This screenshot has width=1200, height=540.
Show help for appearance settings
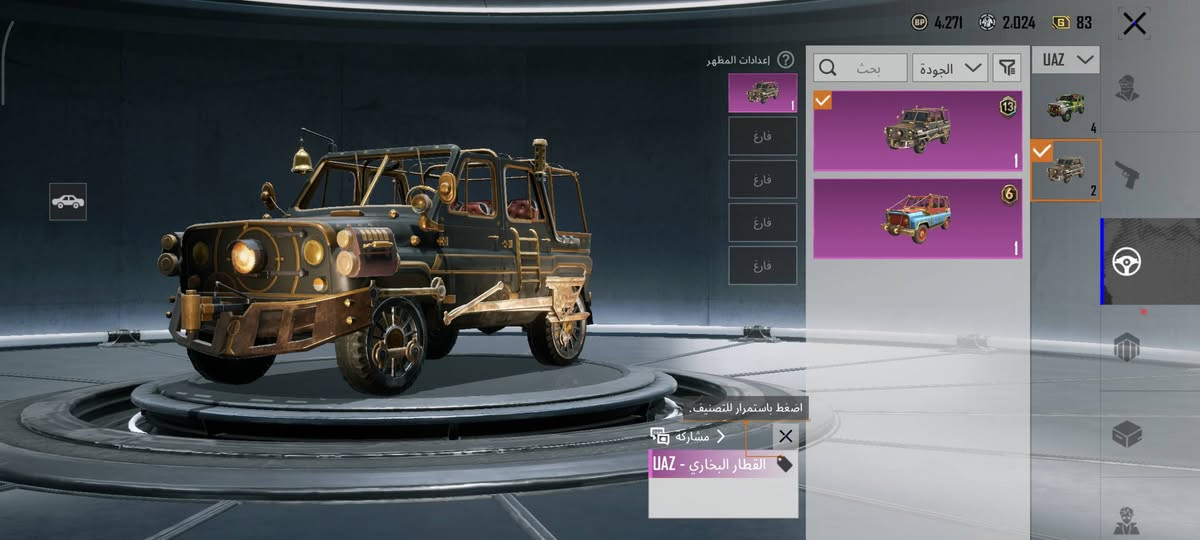pos(786,60)
